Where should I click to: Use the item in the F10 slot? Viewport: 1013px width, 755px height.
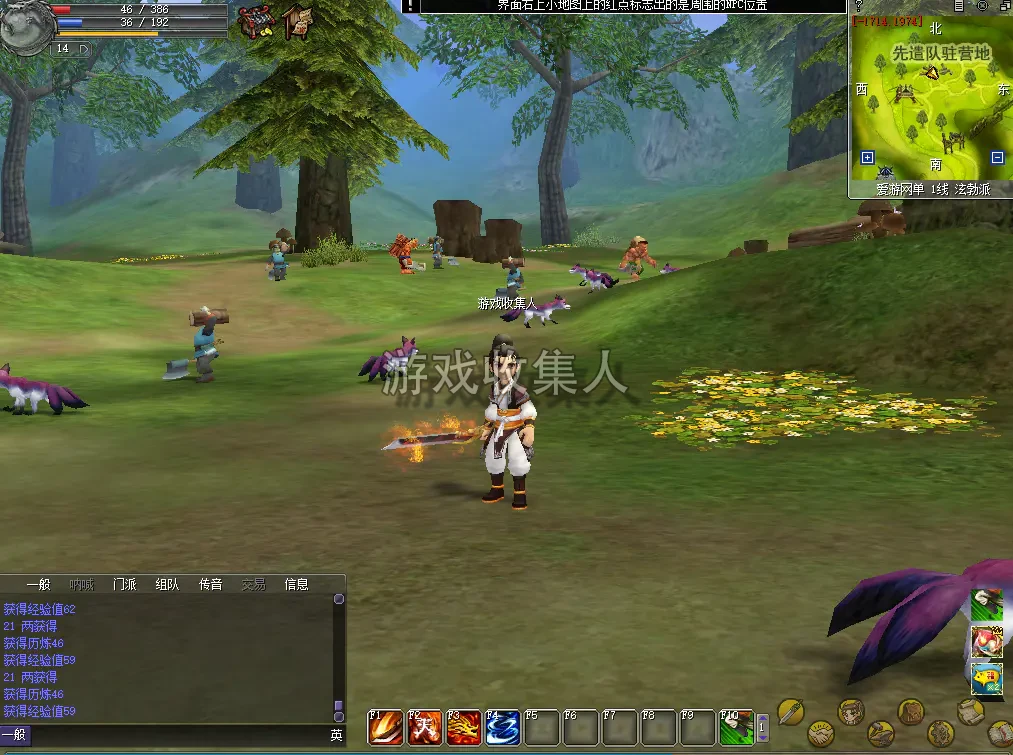click(x=736, y=728)
